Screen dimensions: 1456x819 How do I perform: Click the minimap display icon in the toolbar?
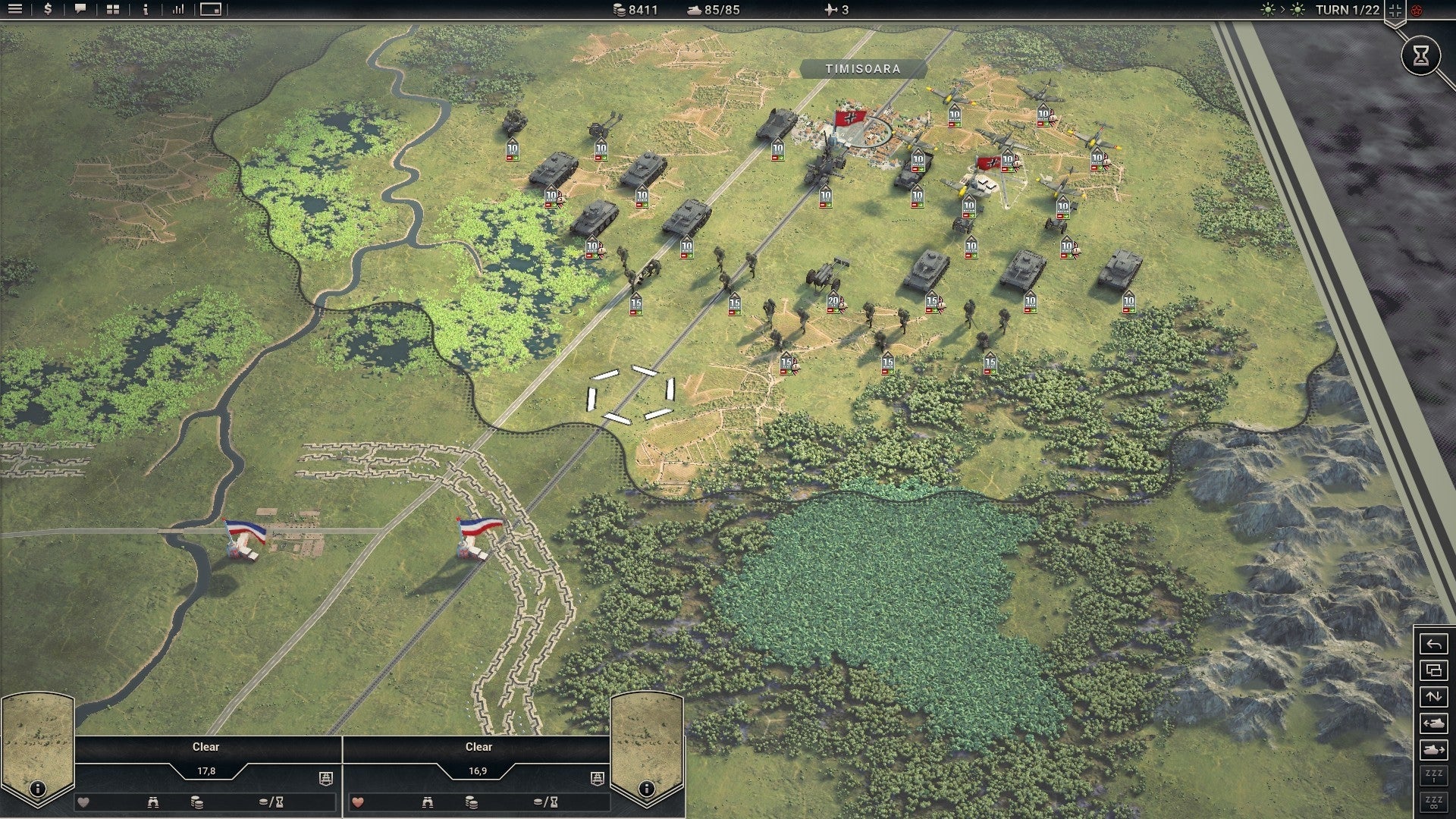(211, 10)
